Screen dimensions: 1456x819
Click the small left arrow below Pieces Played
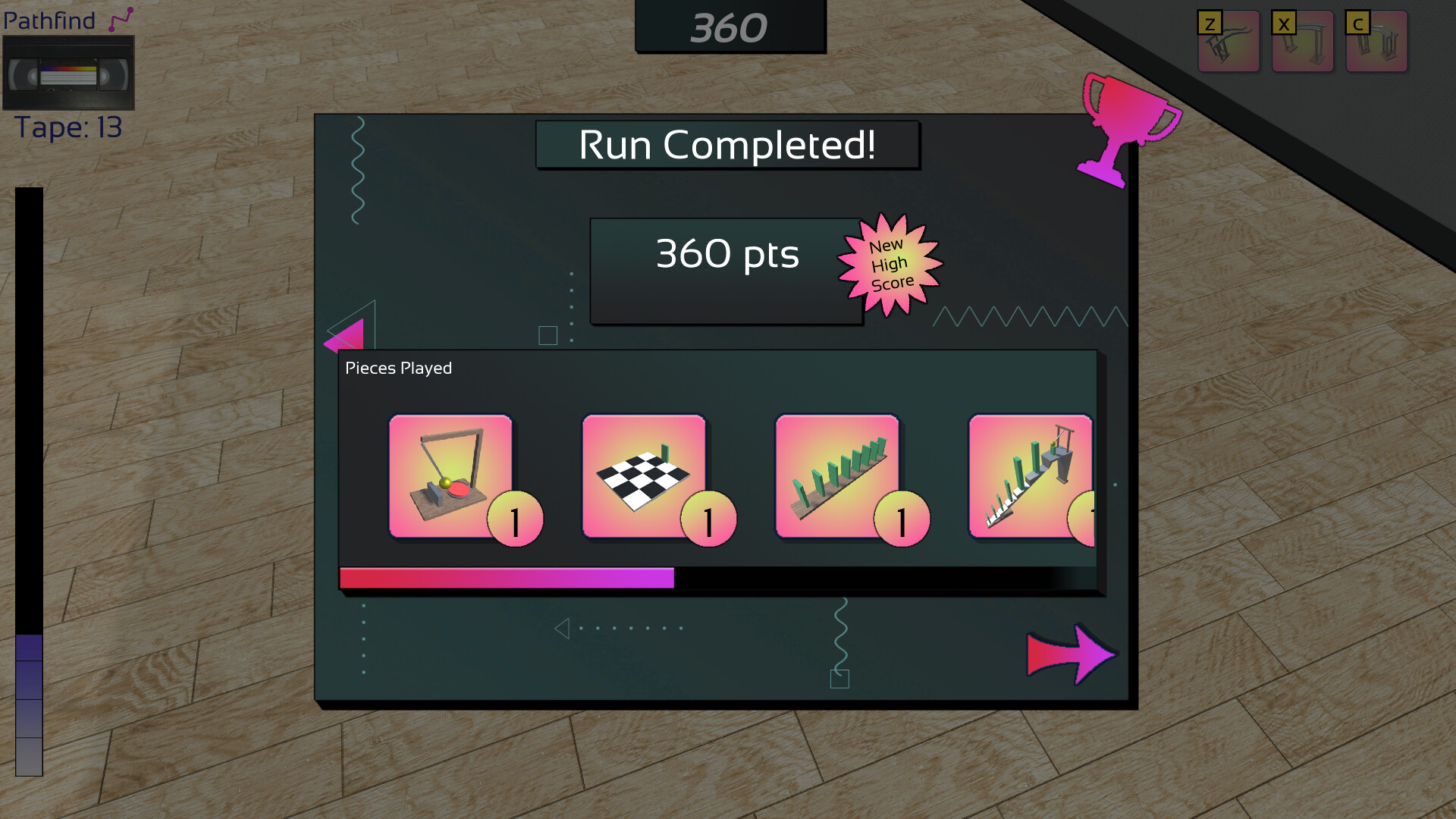(563, 628)
